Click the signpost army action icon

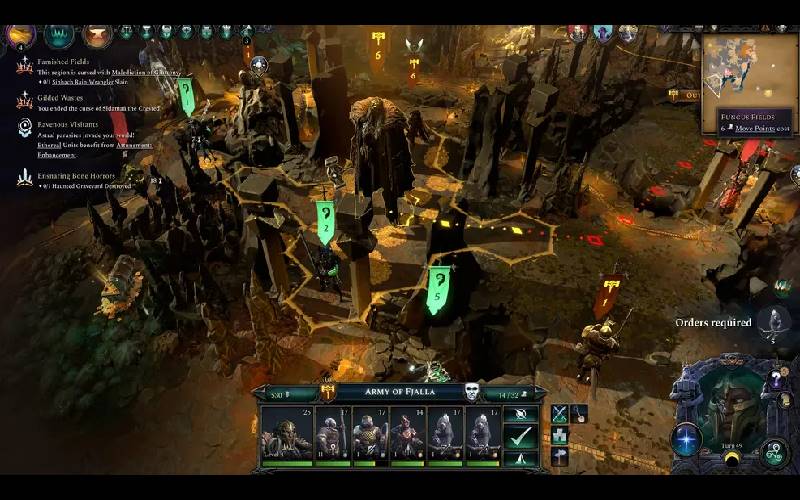tap(559, 456)
